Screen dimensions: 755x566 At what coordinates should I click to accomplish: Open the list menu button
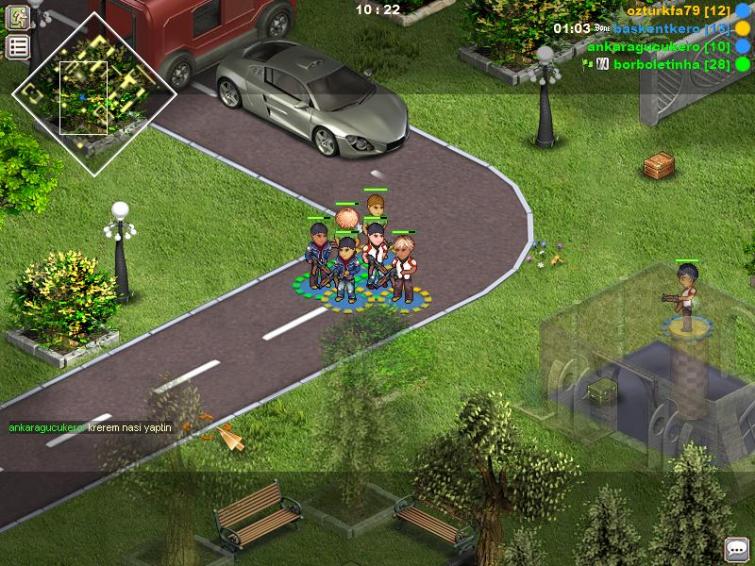[x=18, y=47]
